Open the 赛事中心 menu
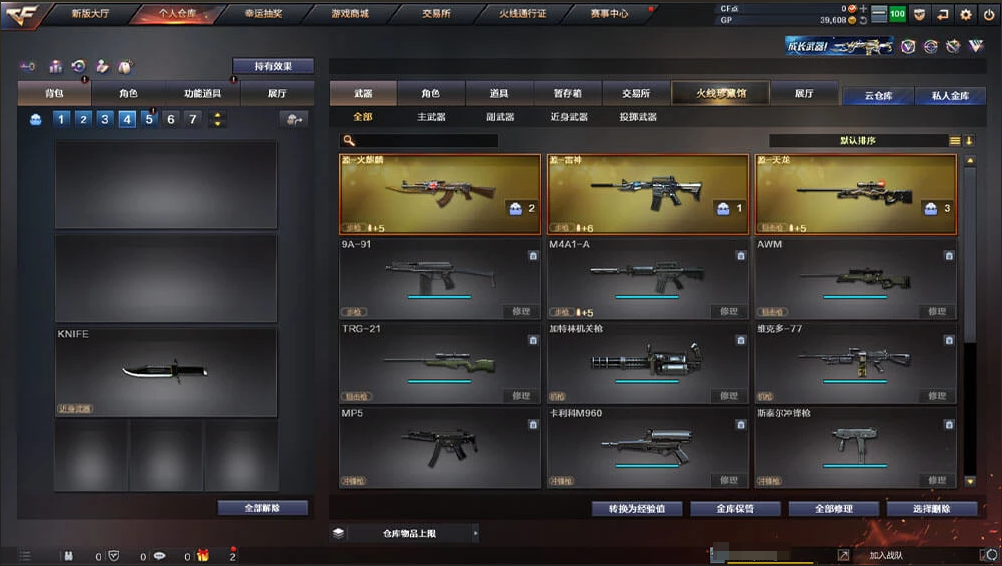 [609, 14]
